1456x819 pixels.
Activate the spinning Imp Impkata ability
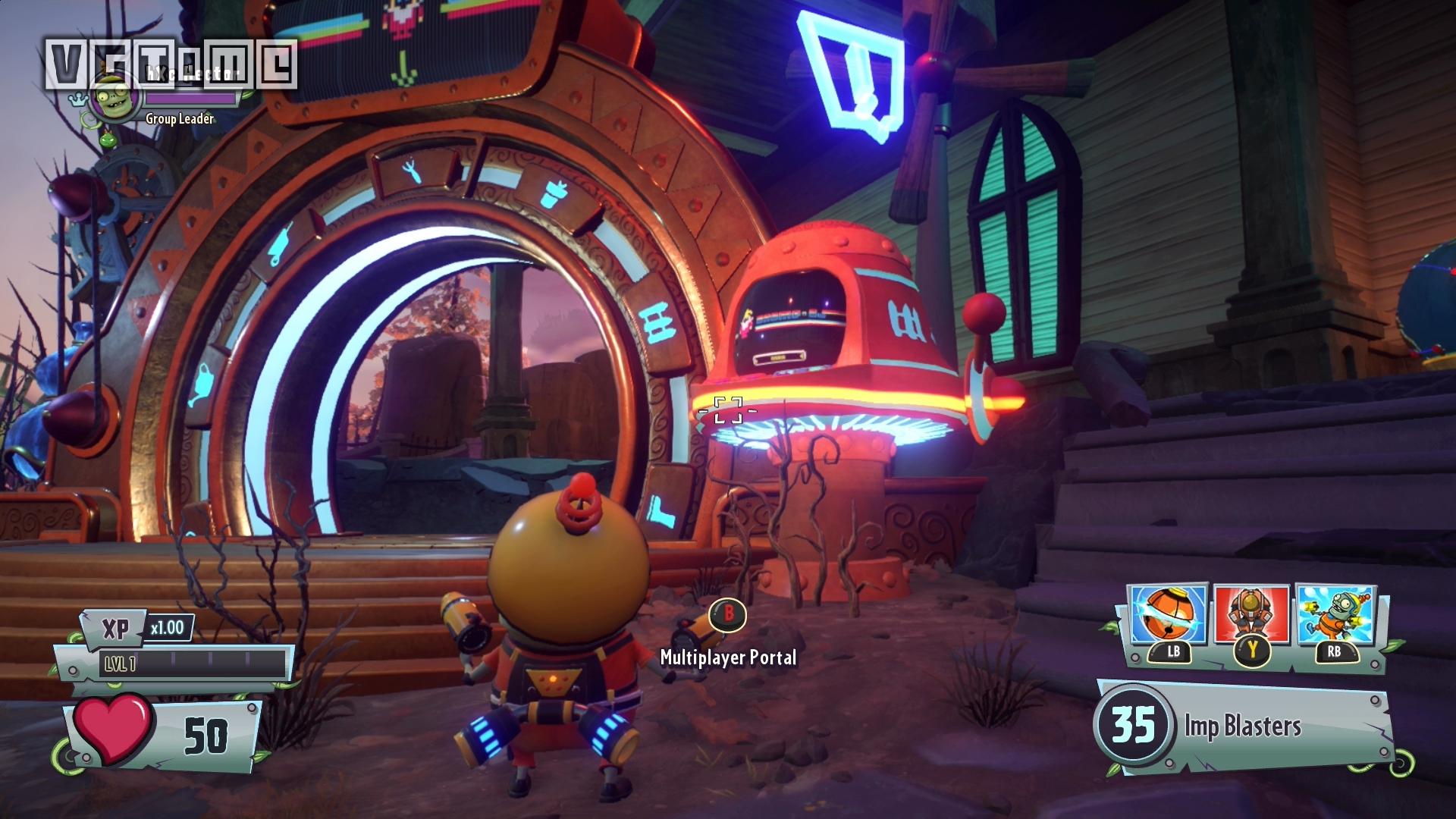(1168, 616)
